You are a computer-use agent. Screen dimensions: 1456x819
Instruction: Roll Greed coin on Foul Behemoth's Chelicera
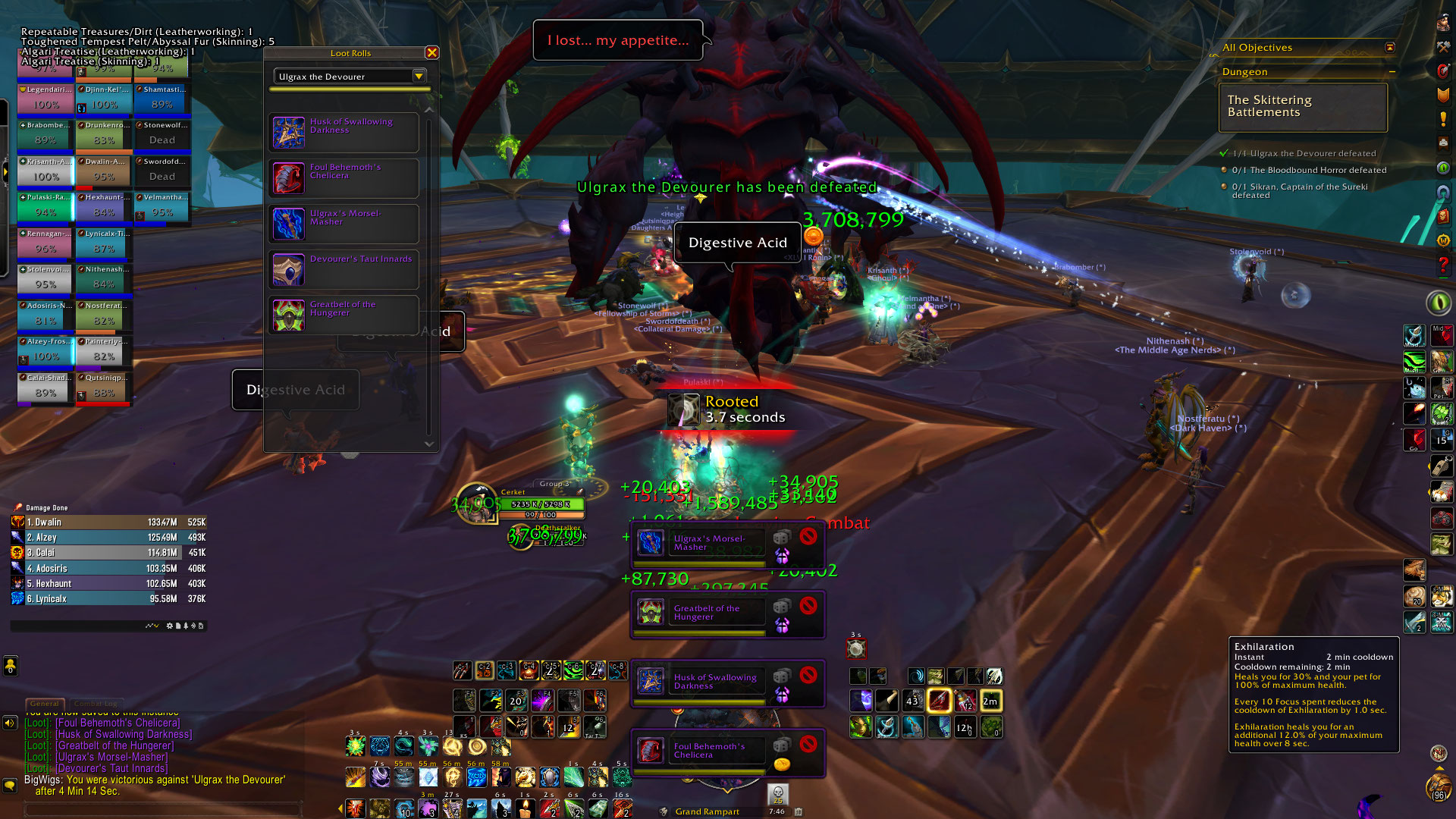click(x=781, y=764)
